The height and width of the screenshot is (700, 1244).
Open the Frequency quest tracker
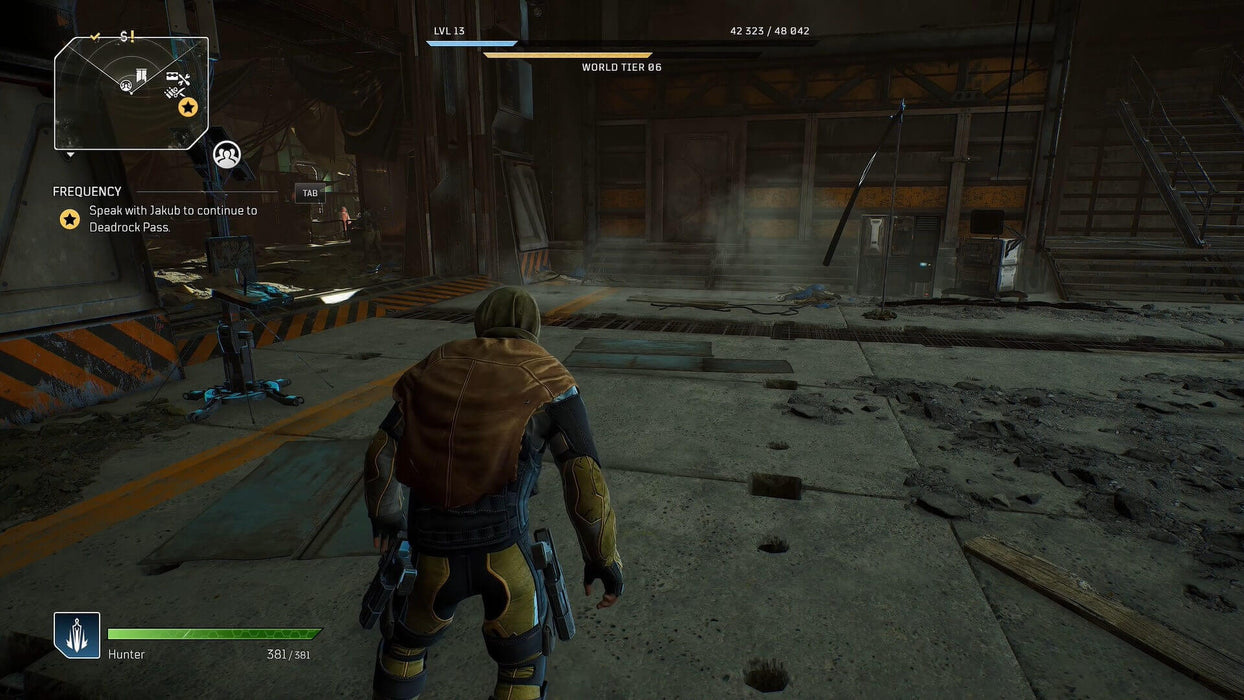tap(87, 192)
